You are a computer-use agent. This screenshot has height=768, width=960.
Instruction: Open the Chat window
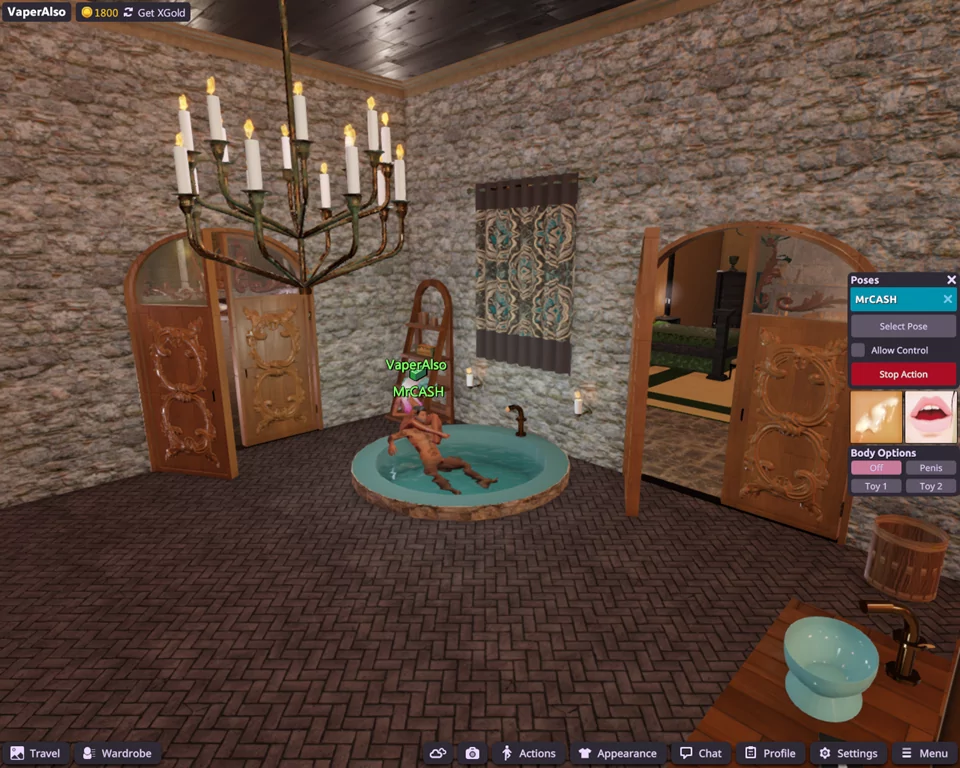pyautogui.click(x=700, y=753)
